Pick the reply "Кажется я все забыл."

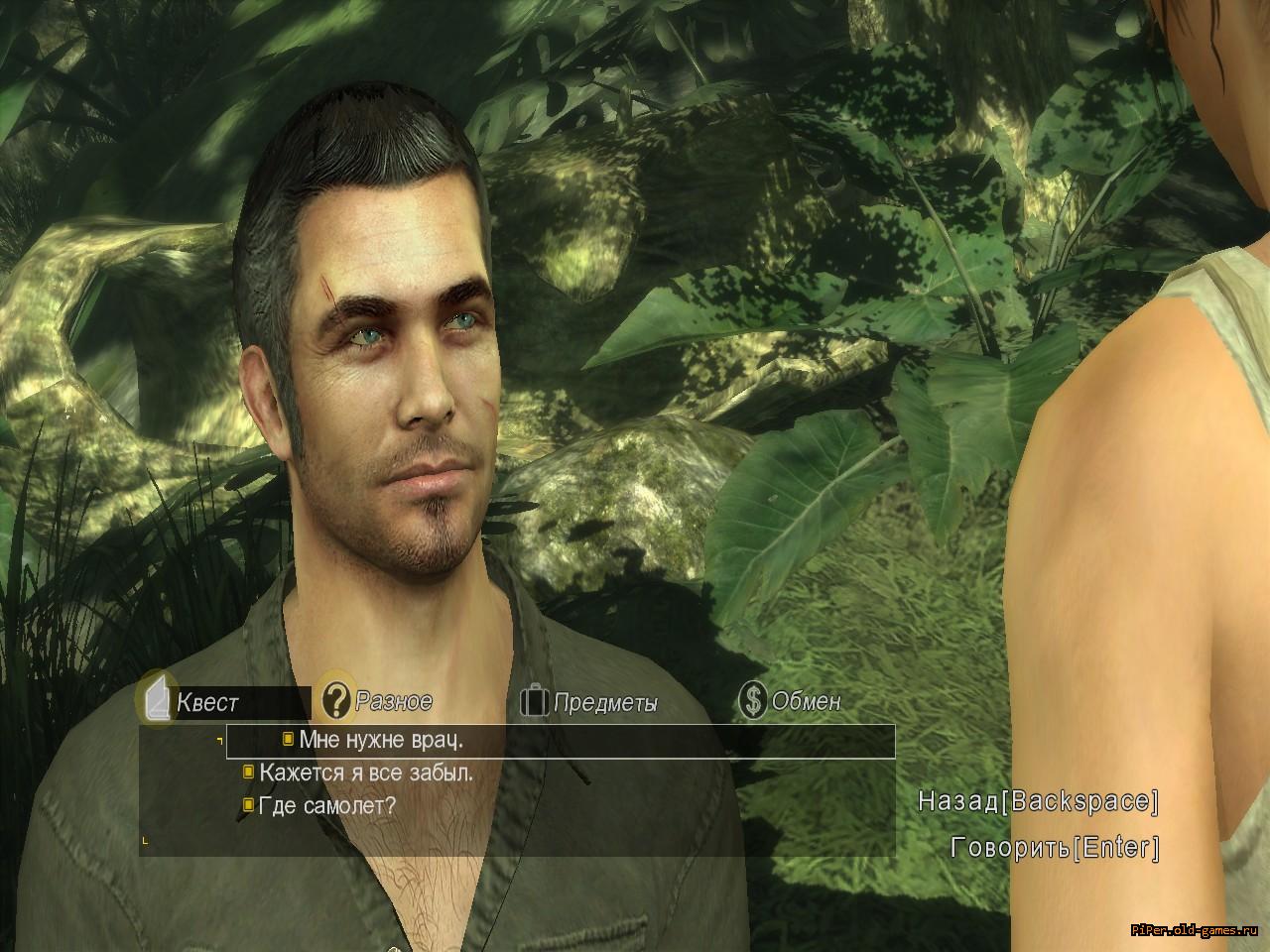(365, 773)
